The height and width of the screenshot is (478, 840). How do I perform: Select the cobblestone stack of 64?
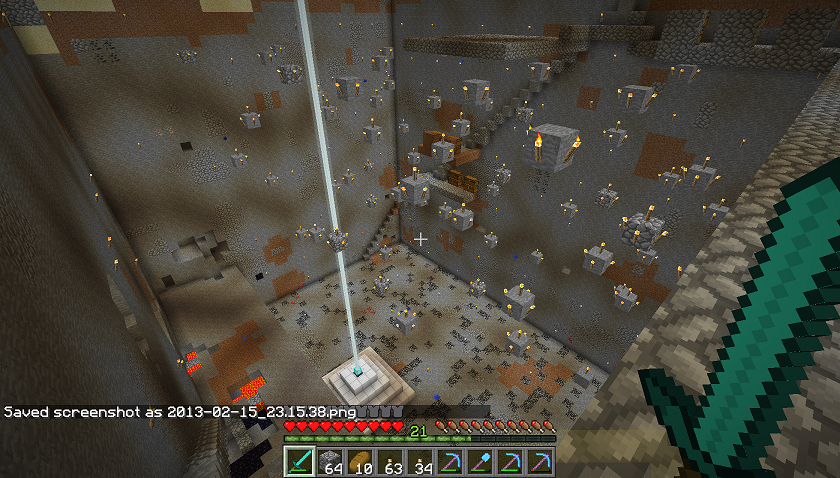coord(330,461)
